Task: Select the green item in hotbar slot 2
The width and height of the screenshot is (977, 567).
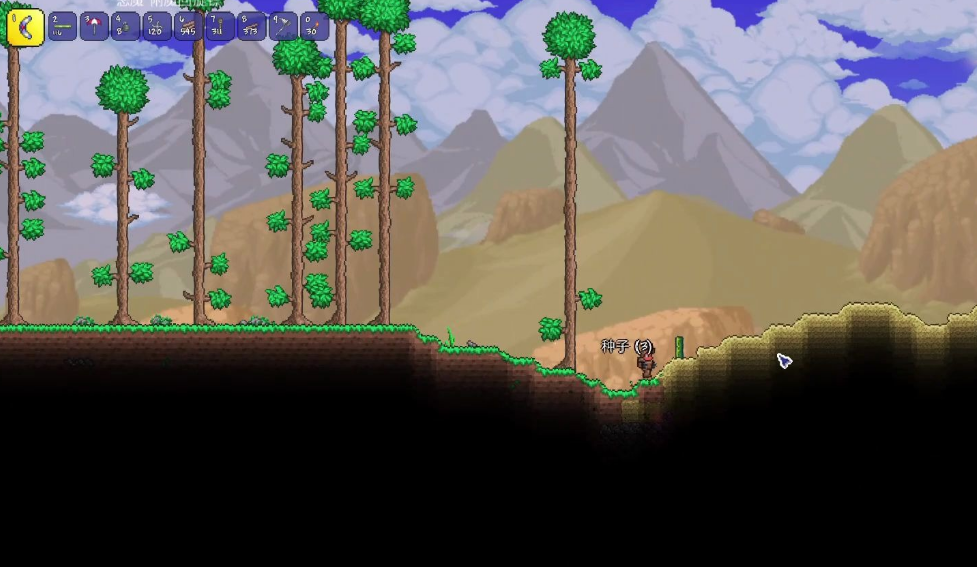Action: point(63,26)
